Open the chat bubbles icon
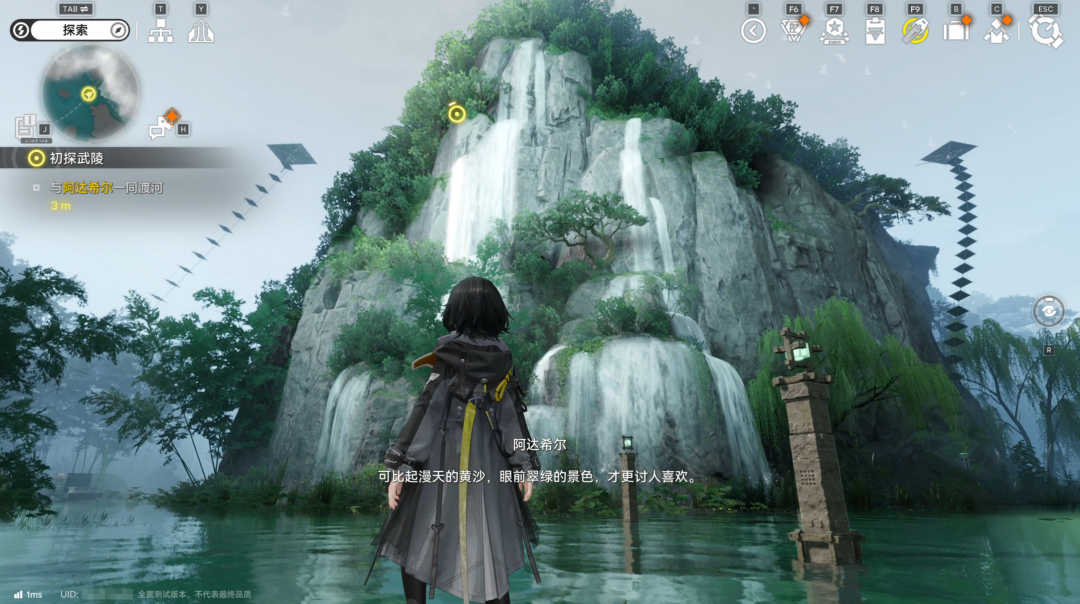 pos(160,128)
